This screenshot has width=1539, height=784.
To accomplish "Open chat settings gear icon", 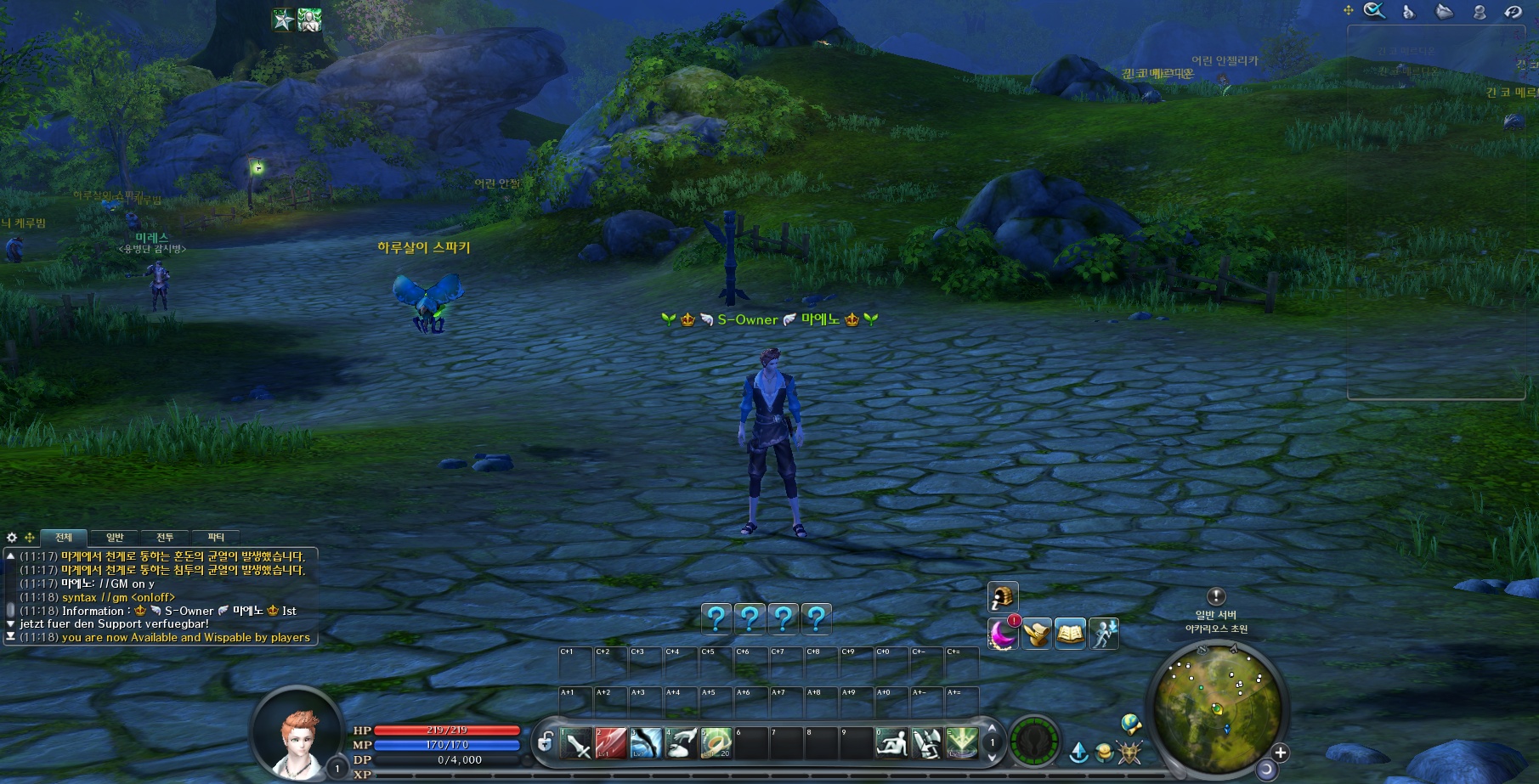I will point(12,538).
